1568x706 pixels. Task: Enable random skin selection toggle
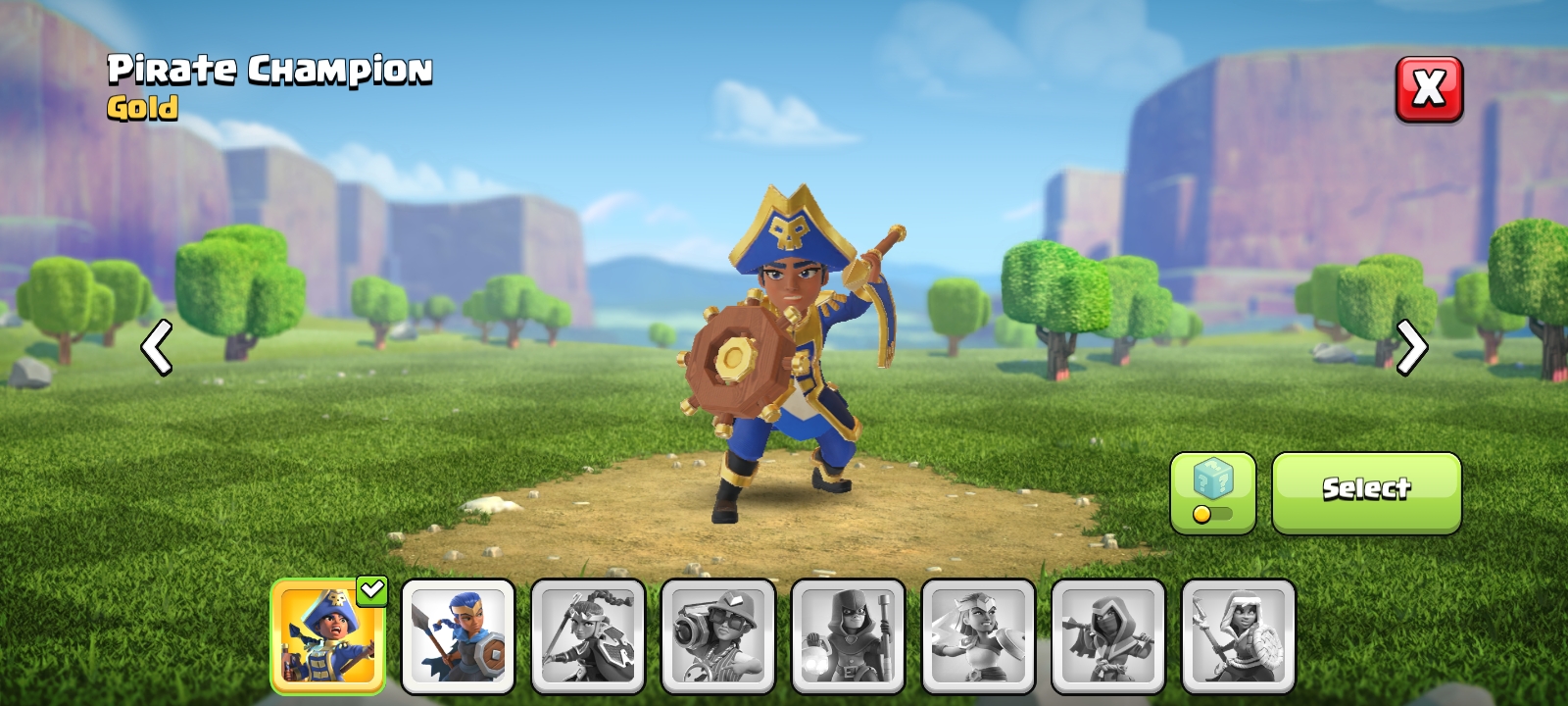click(x=1213, y=514)
